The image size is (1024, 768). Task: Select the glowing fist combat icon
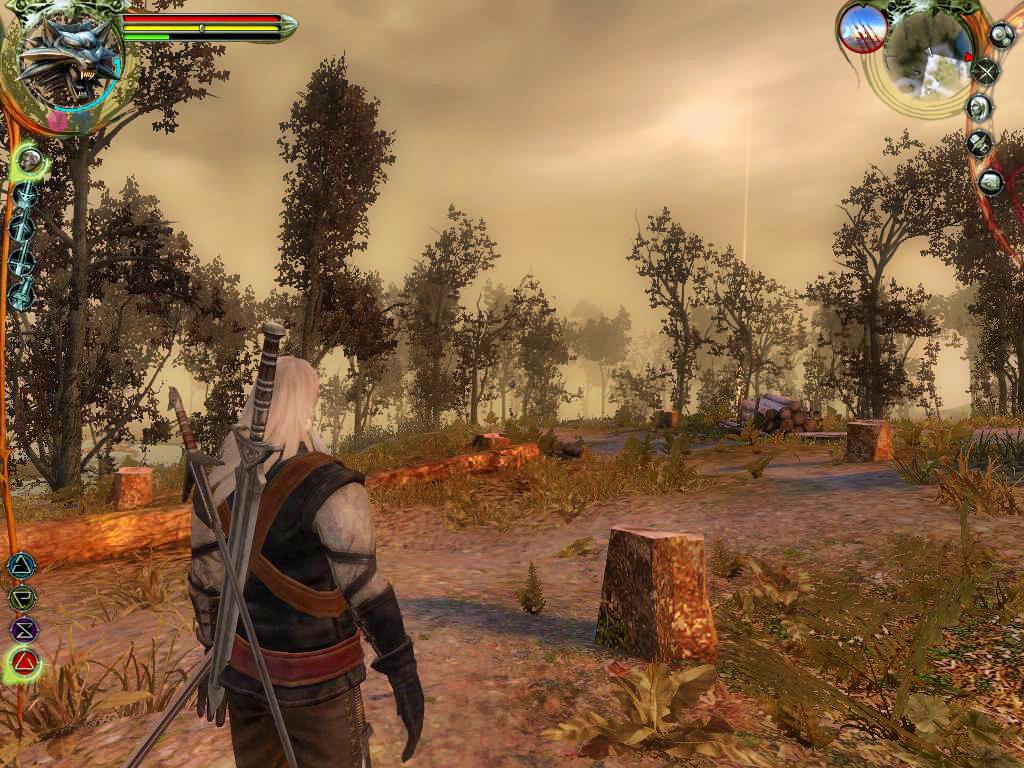point(30,160)
